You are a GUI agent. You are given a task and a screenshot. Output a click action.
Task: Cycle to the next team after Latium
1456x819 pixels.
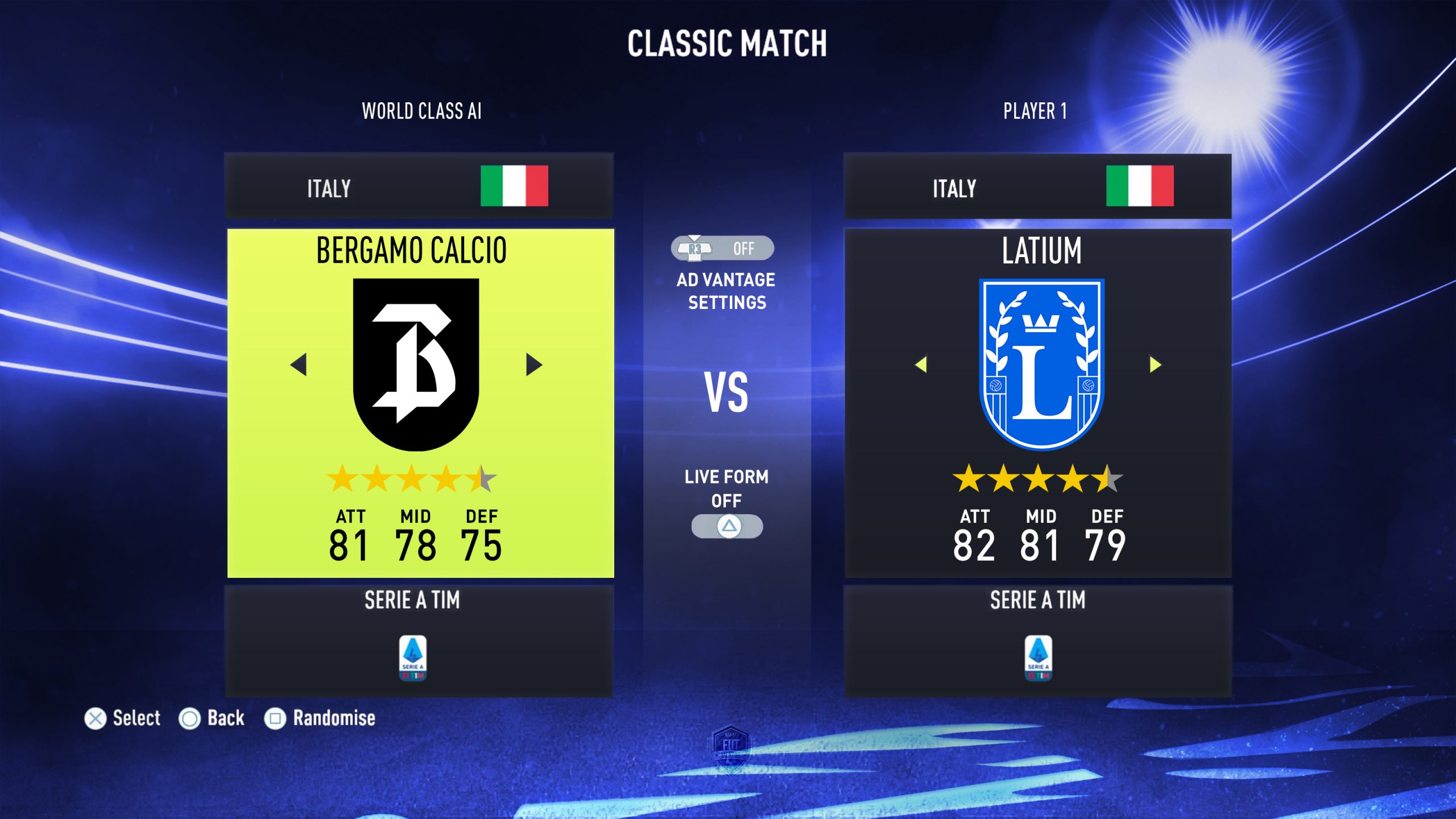click(x=1155, y=365)
